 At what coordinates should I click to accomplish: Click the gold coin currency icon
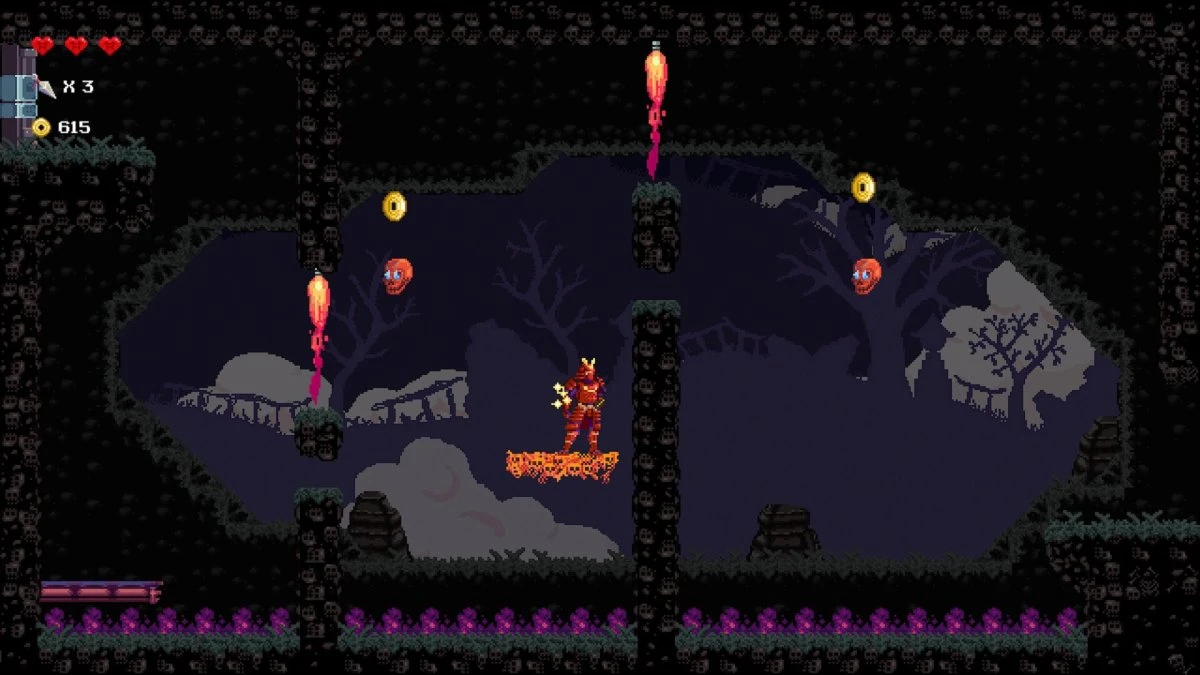point(41,127)
